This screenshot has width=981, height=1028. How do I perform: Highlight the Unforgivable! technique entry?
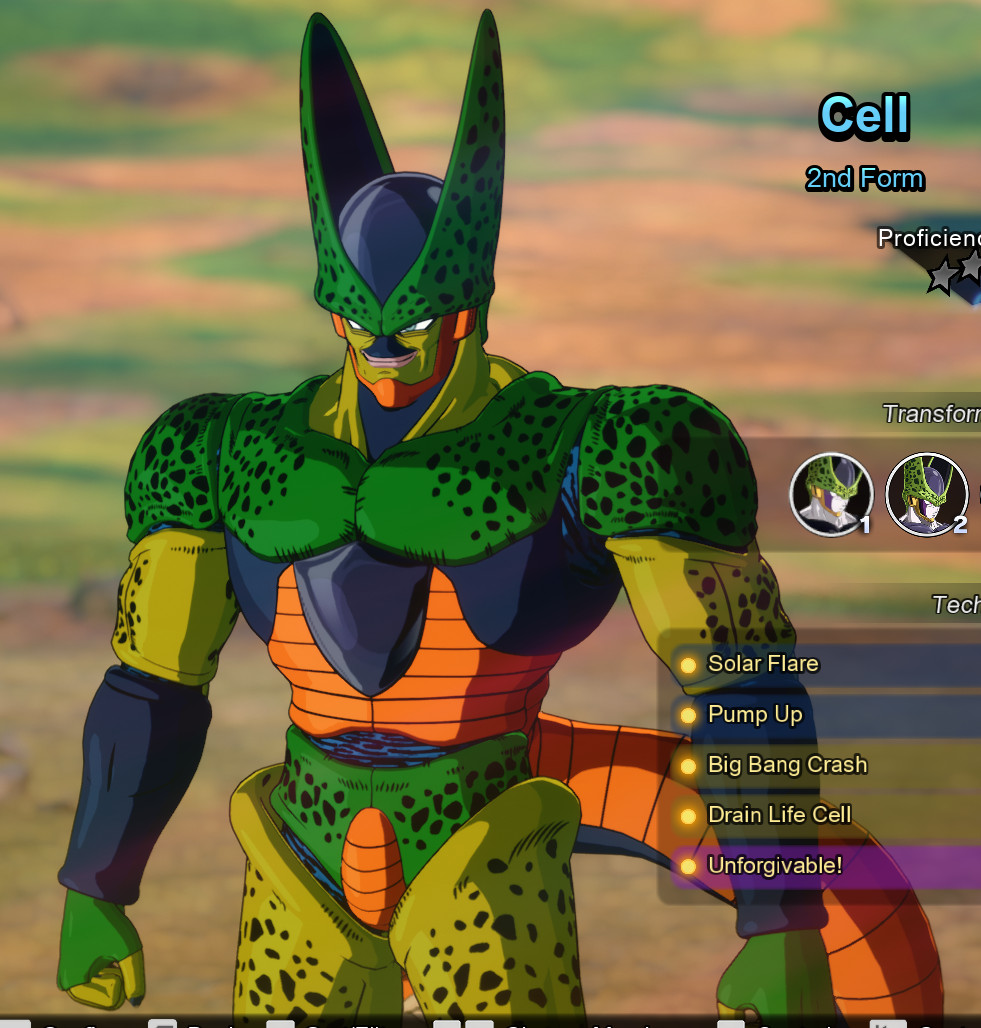click(775, 866)
